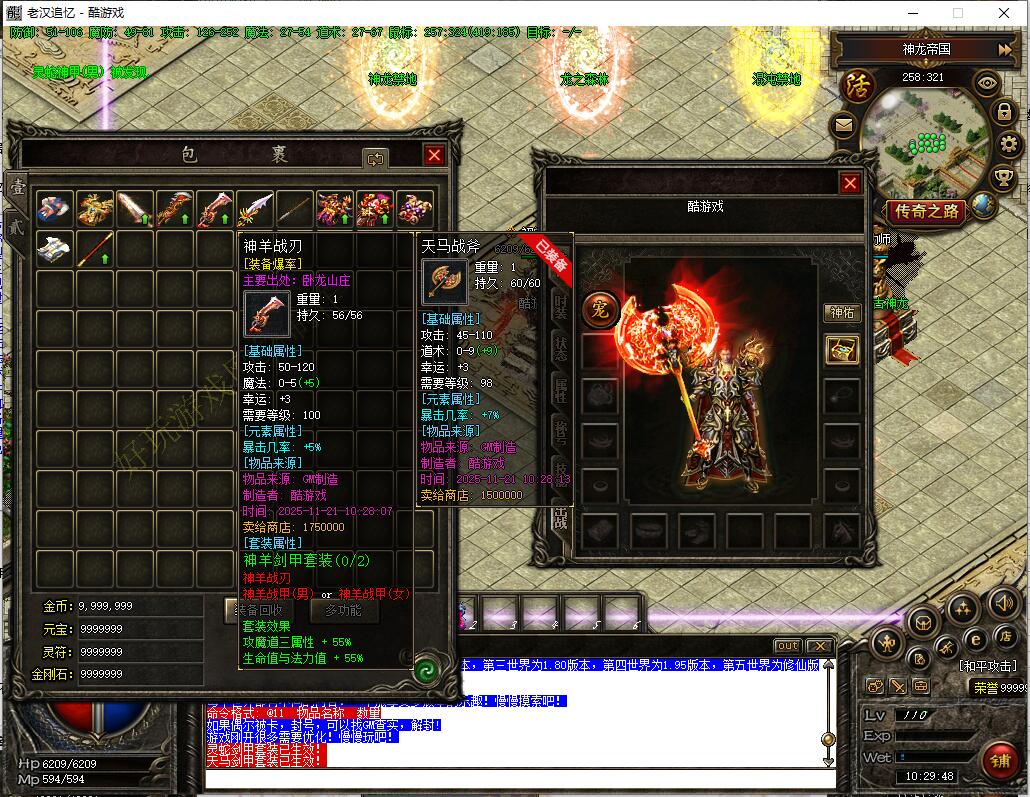Click the round 活 activity icon
The image size is (1030, 797).
click(x=857, y=84)
